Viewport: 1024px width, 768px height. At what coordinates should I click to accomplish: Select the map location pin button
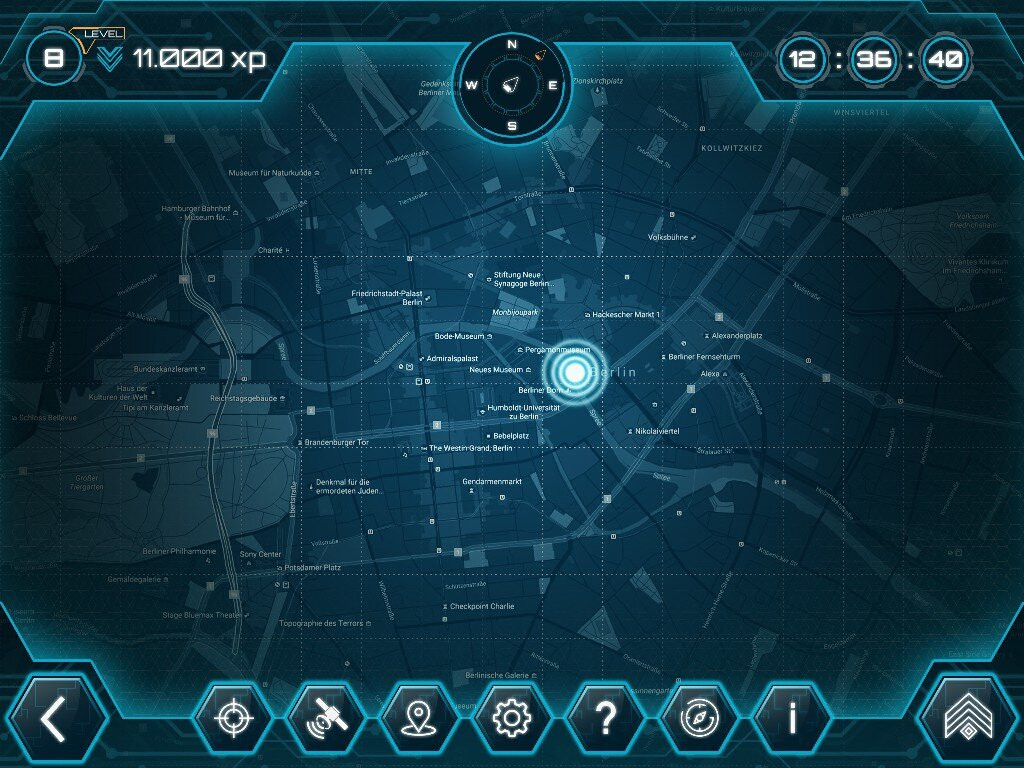pyautogui.click(x=418, y=719)
